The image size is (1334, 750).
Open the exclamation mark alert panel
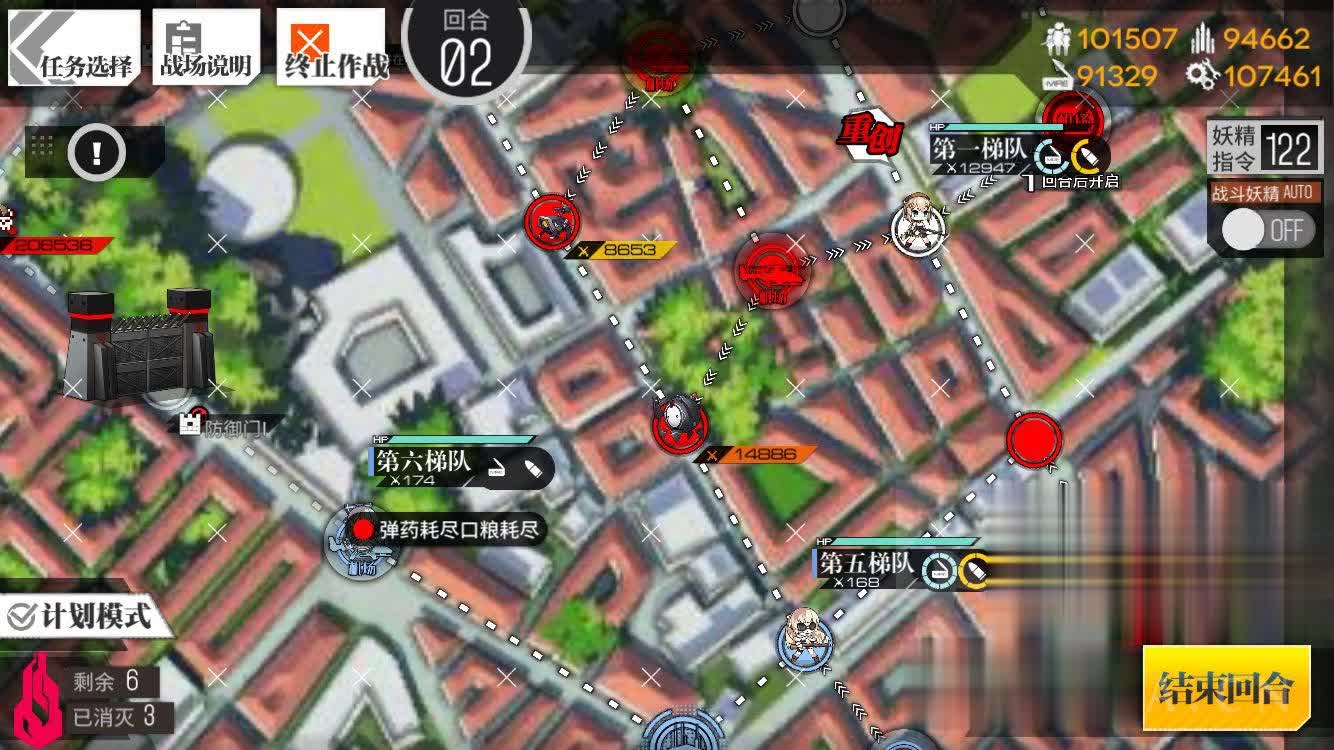click(97, 152)
